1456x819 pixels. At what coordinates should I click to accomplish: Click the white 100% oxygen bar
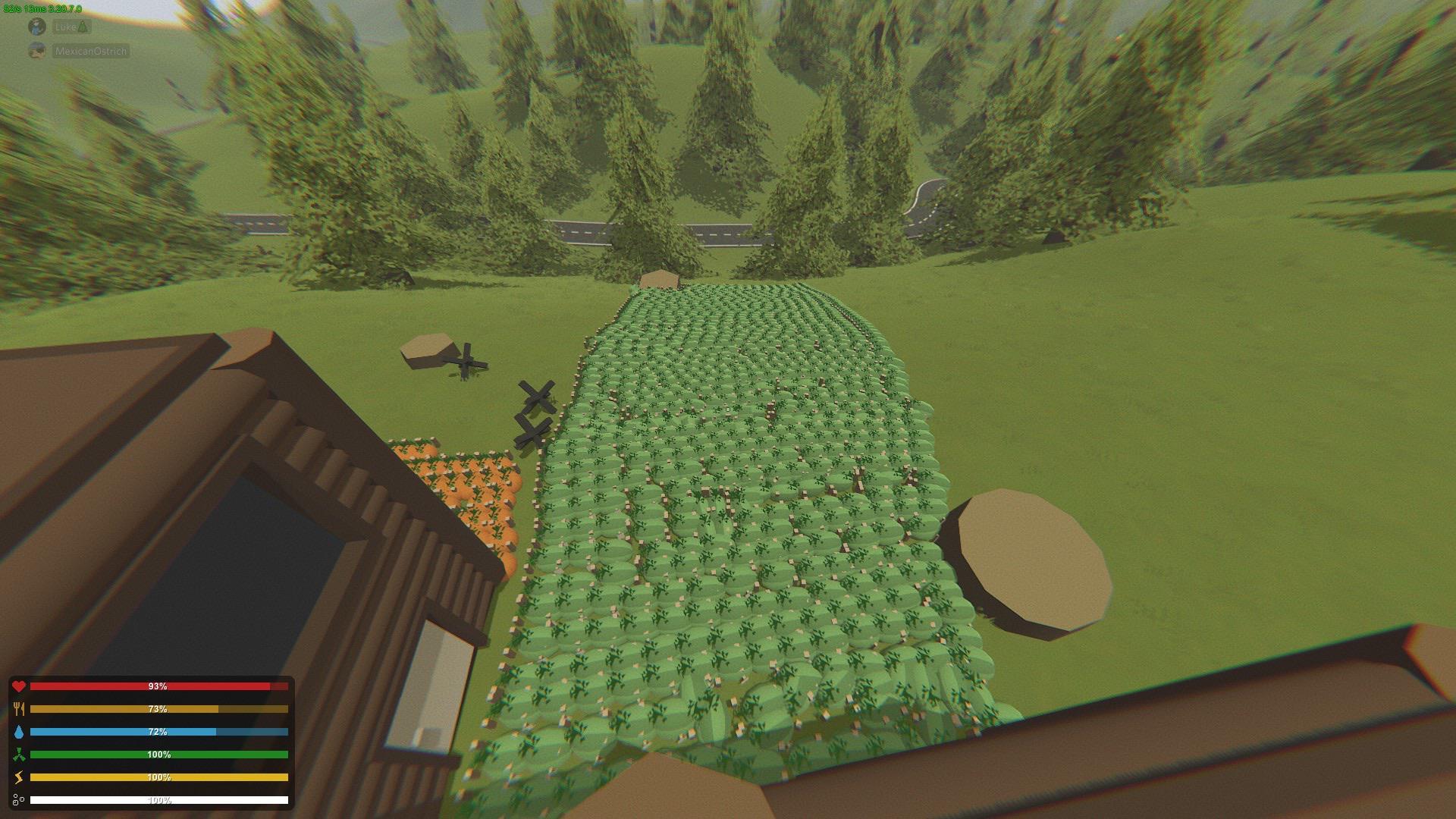159,800
